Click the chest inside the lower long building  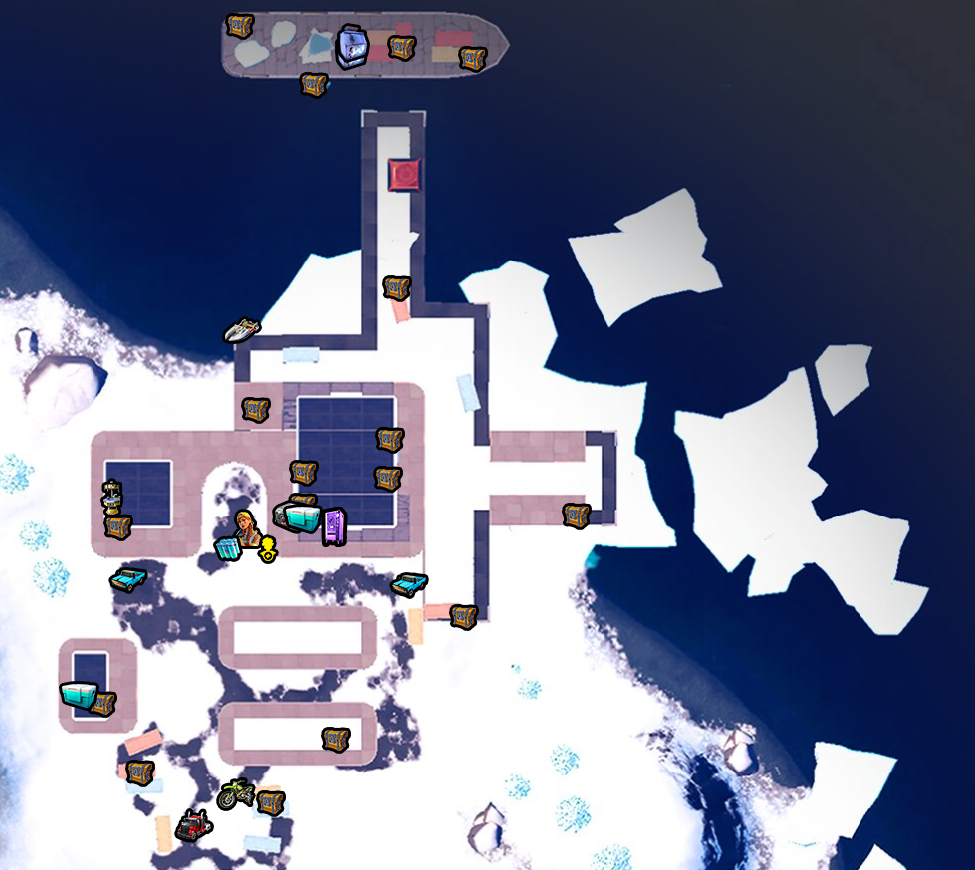click(x=335, y=739)
